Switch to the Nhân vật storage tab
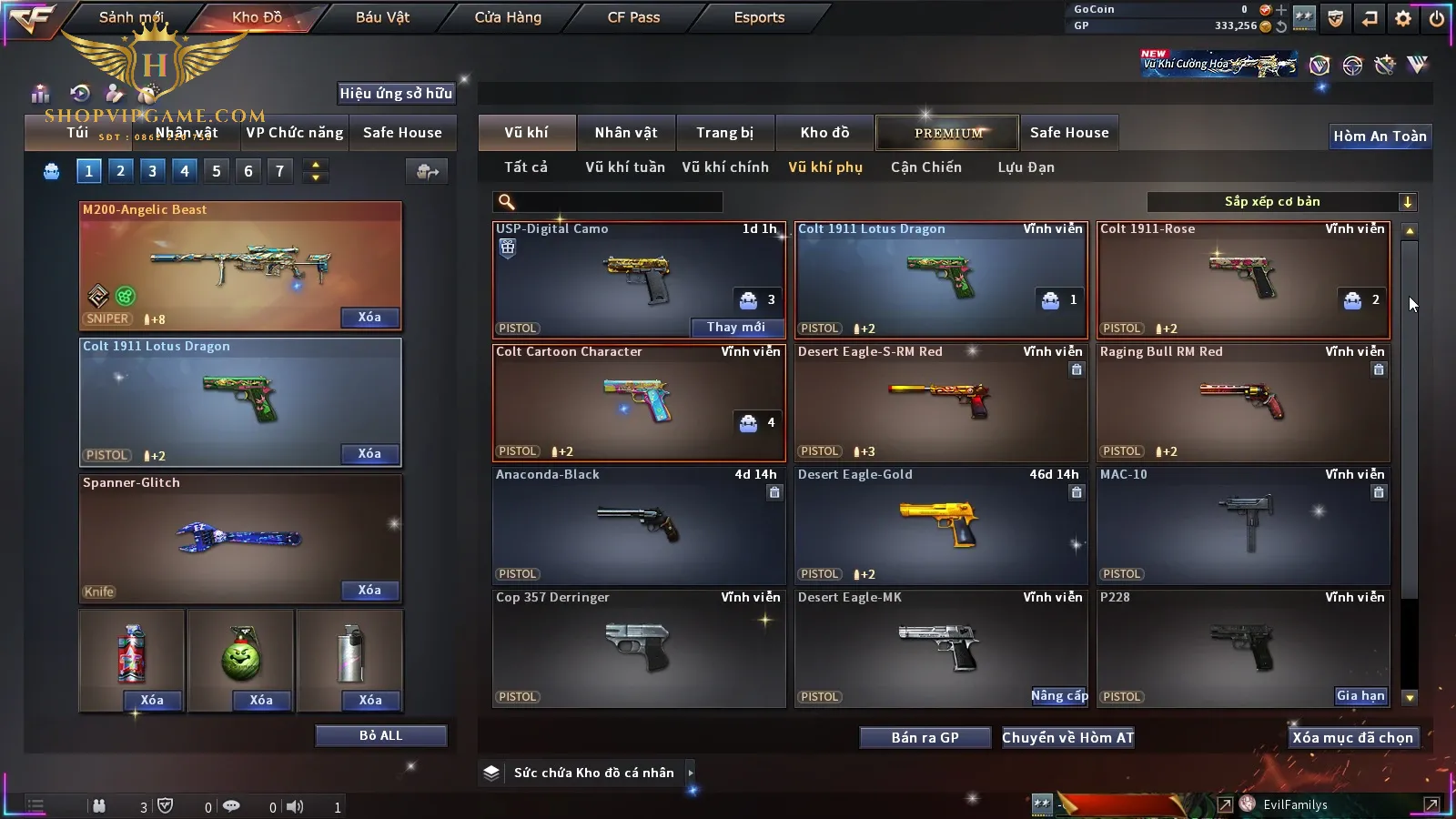Screen dimensions: 1456x819 (x=626, y=133)
